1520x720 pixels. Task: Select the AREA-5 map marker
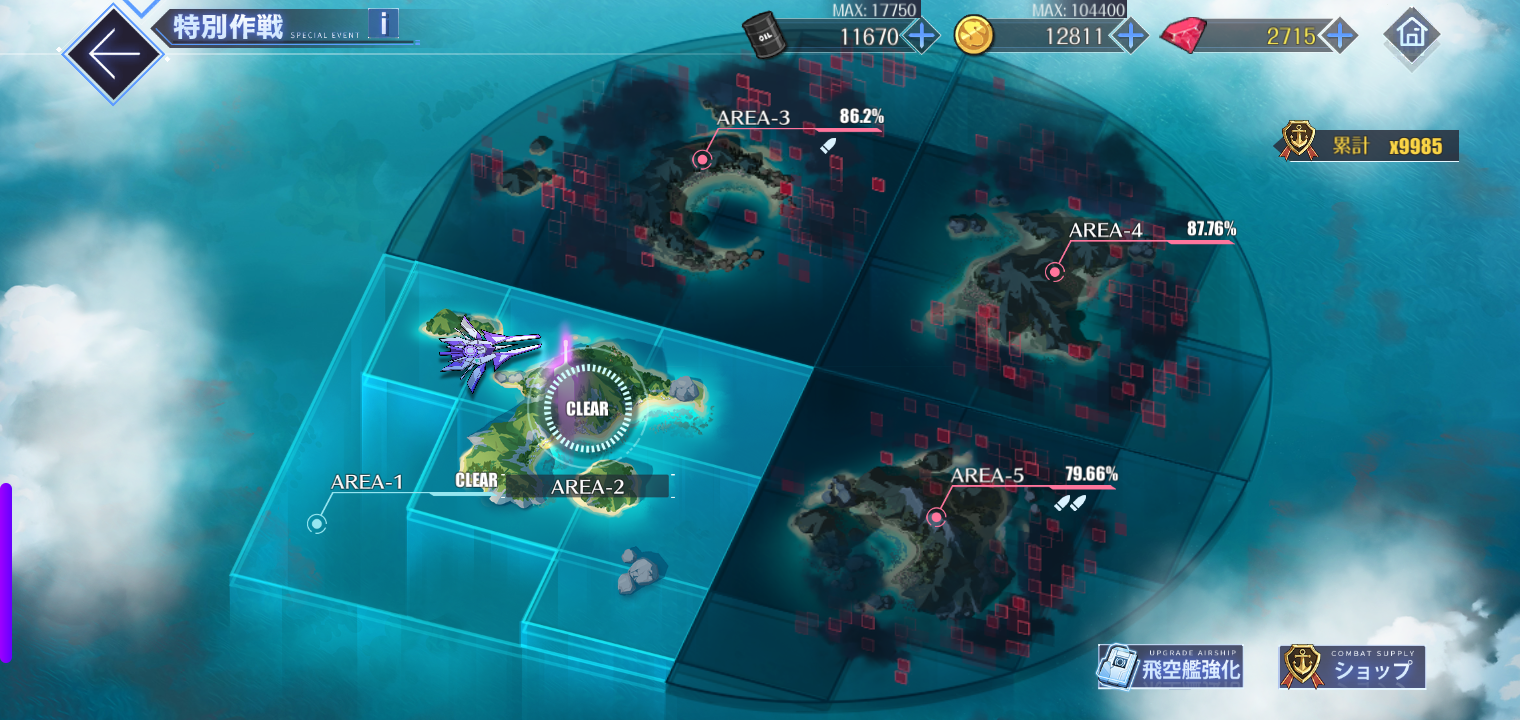[x=936, y=517]
